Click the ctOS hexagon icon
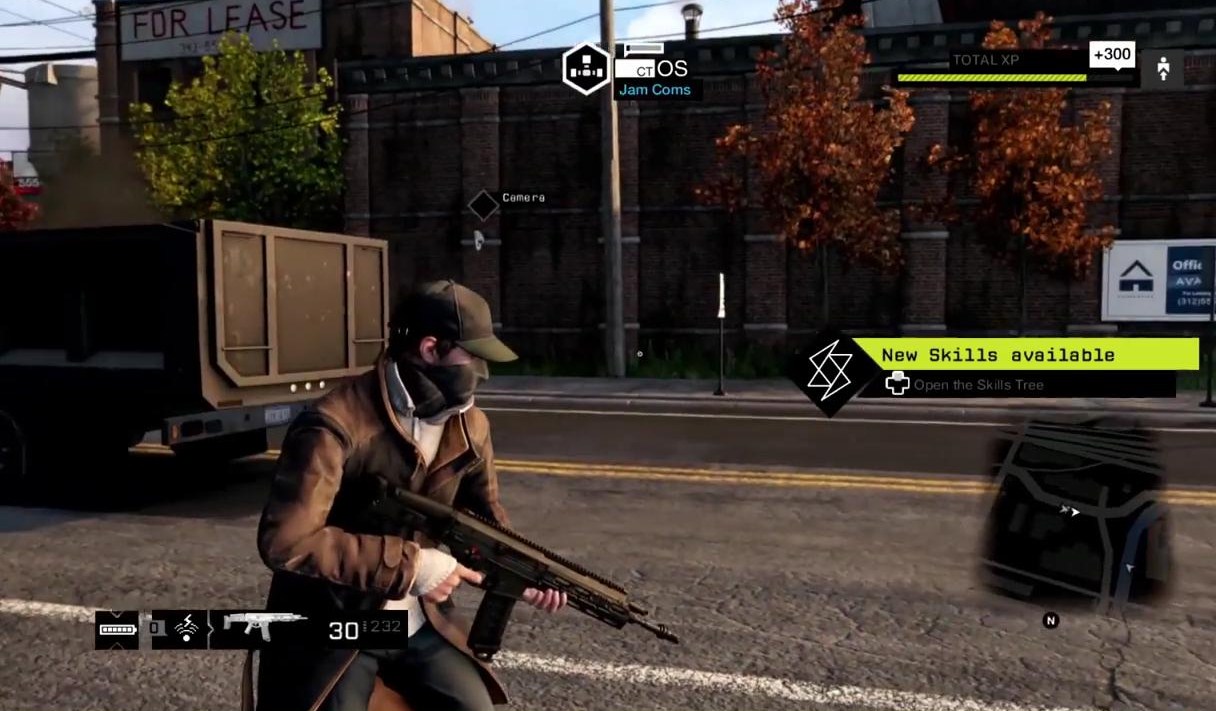1216x711 pixels. point(585,68)
